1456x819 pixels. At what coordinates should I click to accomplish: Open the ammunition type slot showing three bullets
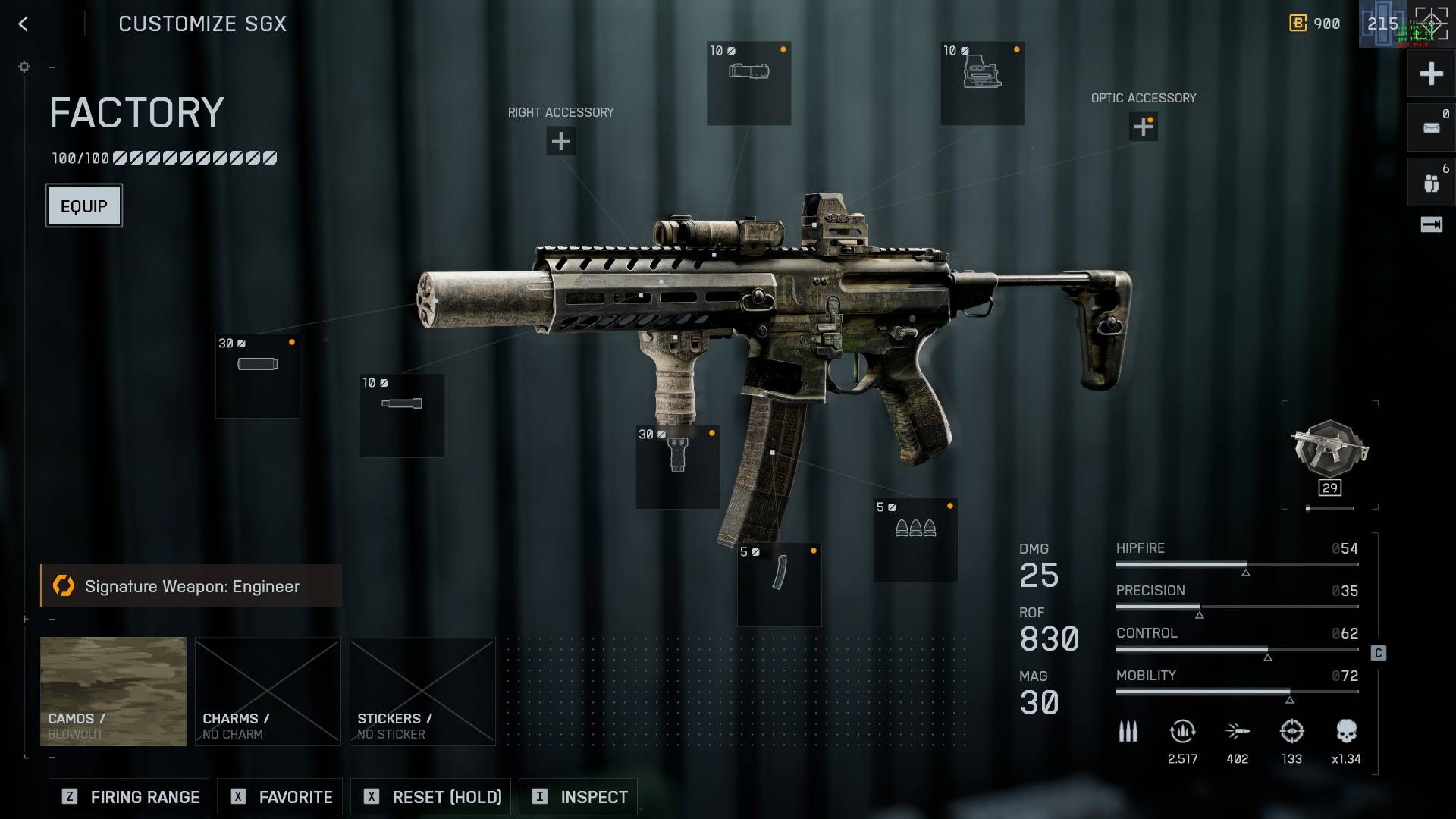915,538
